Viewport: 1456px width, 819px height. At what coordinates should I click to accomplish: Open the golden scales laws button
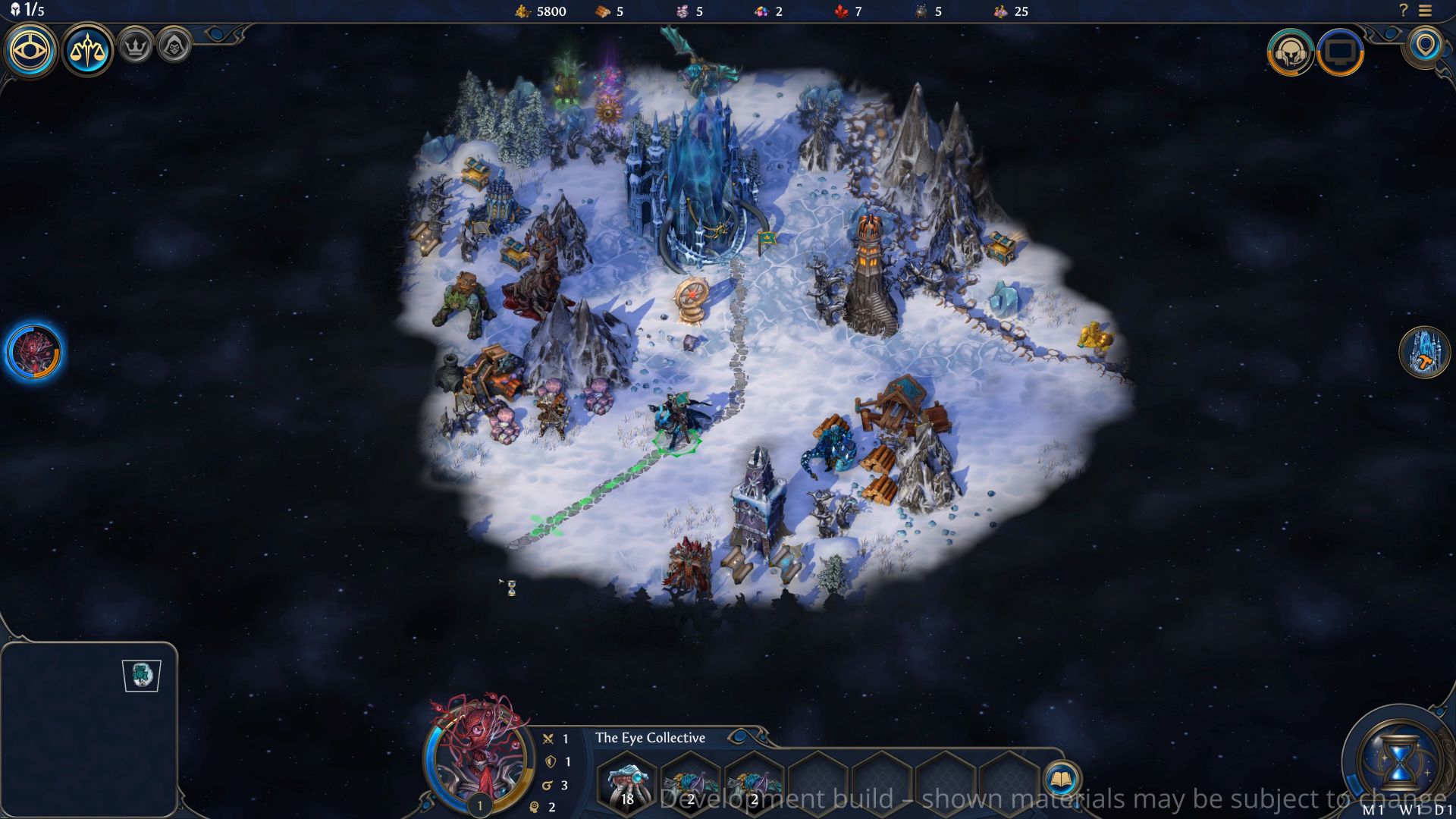pyautogui.click(x=87, y=50)
